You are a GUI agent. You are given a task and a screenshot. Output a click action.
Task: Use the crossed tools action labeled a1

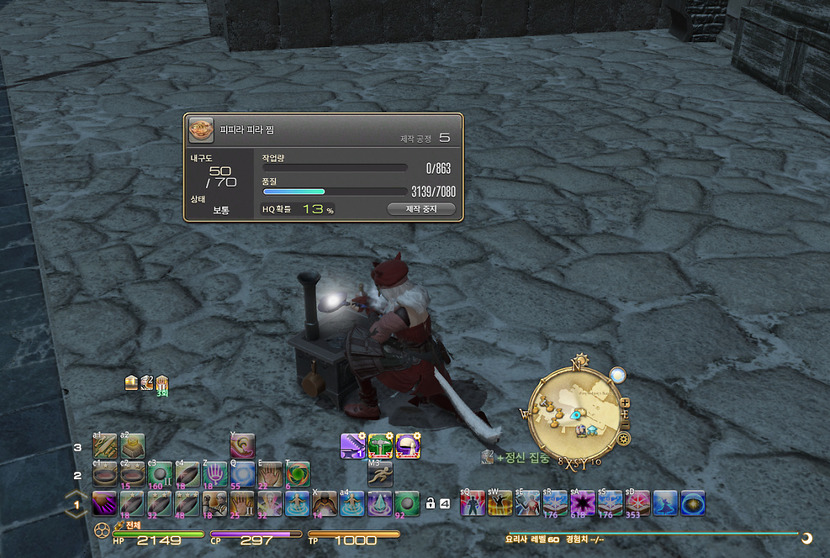105,446
